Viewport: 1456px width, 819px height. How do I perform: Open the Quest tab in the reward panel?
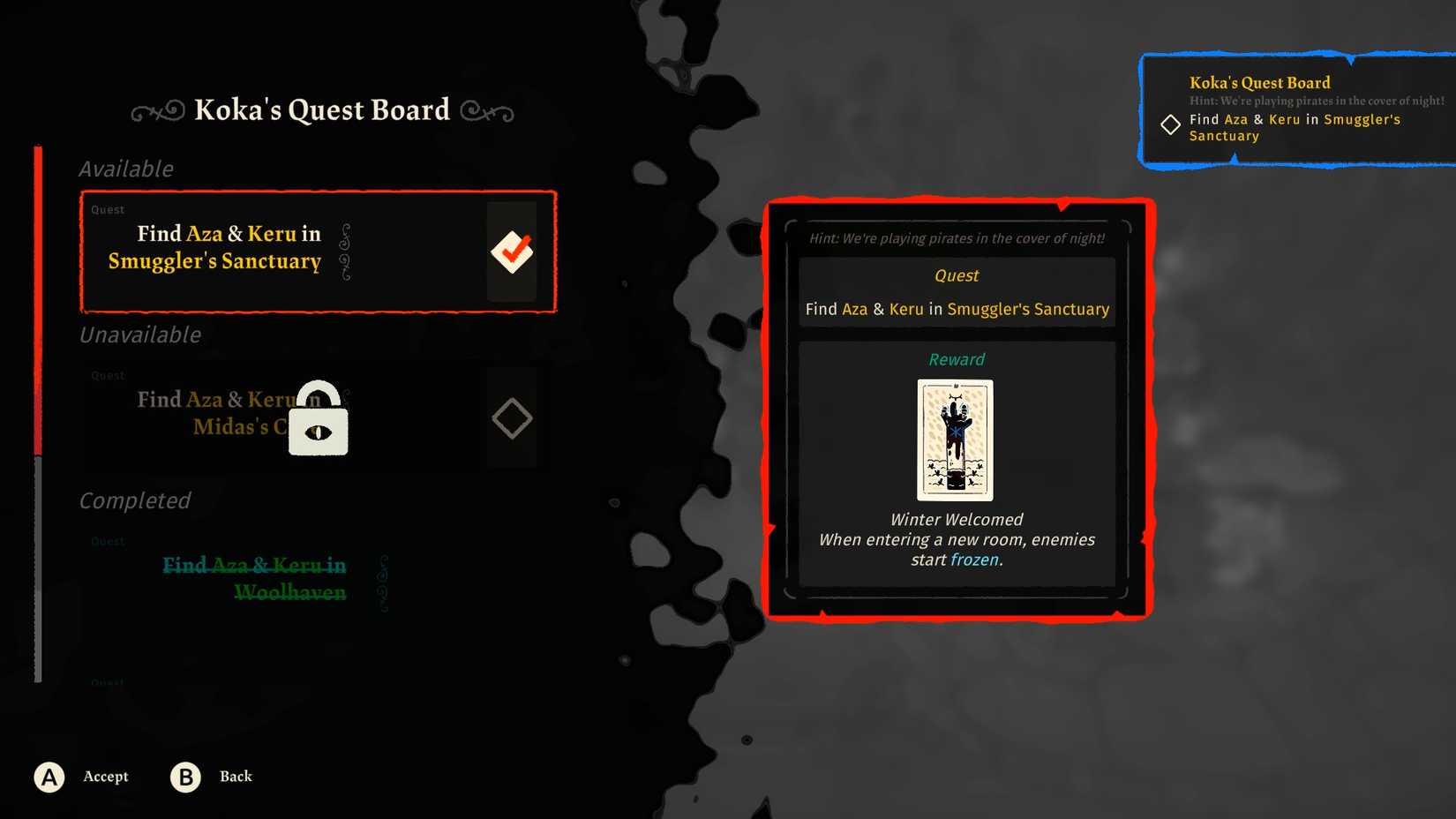(x=956, y=274)
